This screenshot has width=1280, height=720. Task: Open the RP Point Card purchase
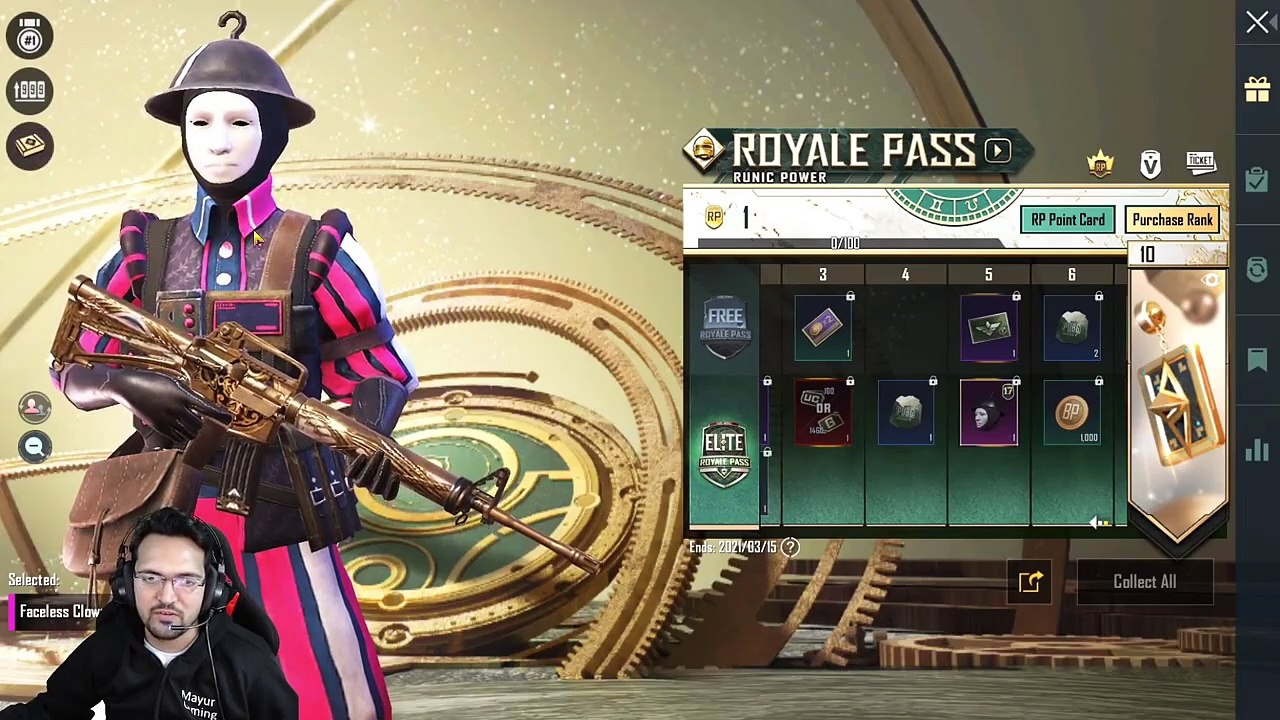point(1068,220)
